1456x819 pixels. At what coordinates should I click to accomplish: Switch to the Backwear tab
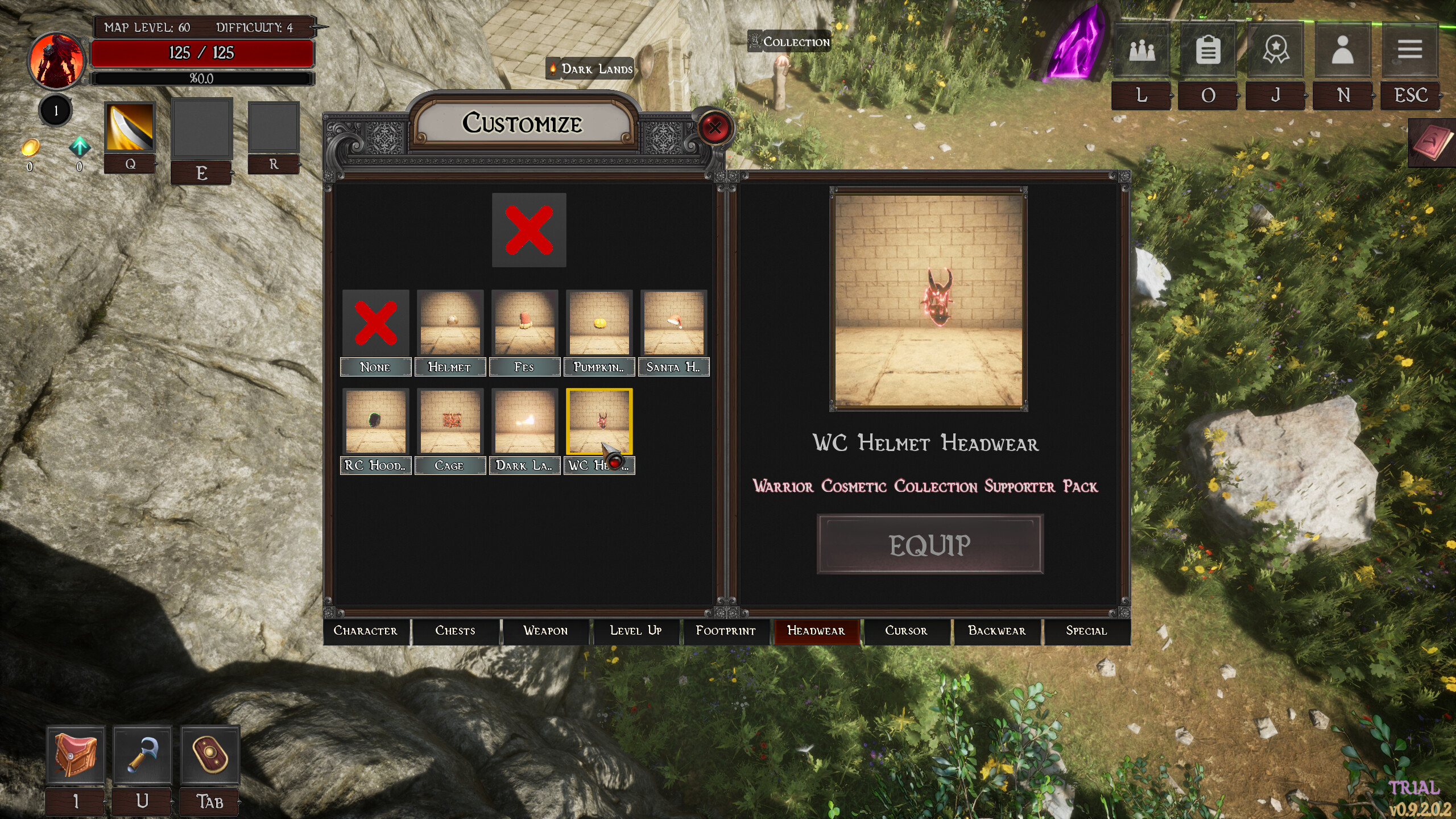(996, 631)
